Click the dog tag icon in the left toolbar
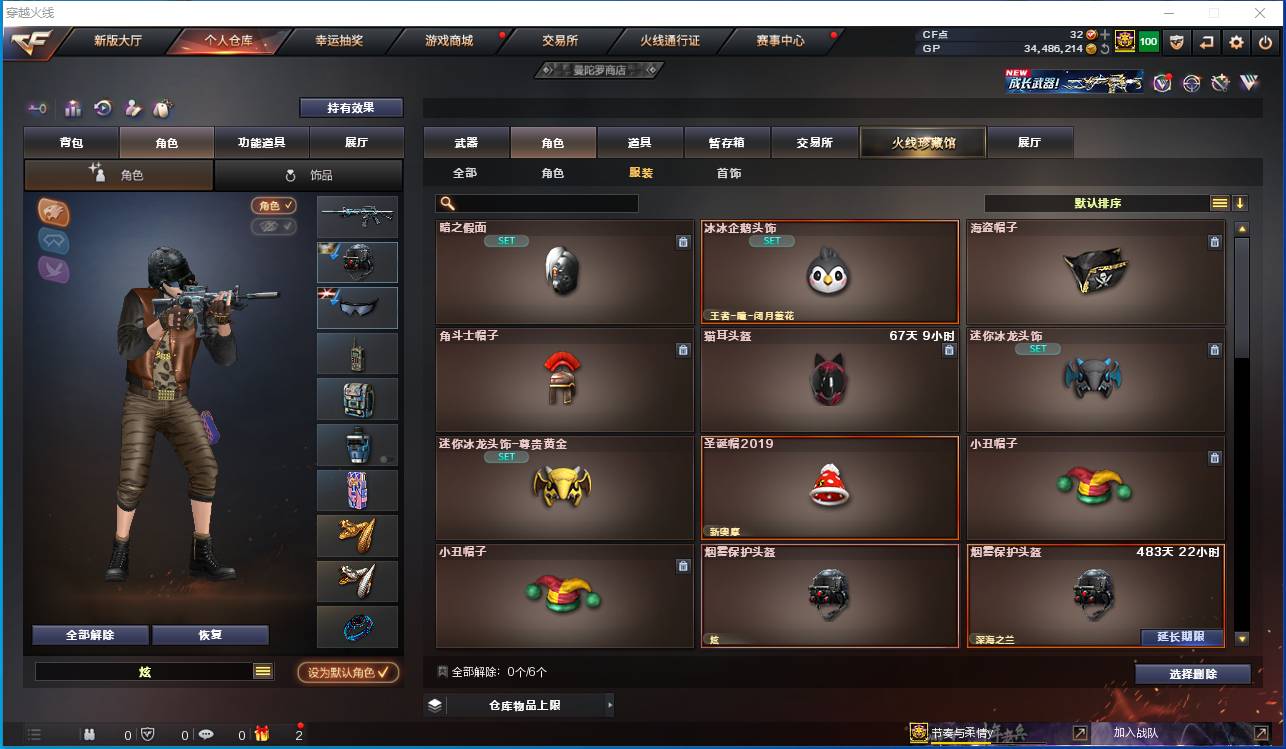 (x=162, y=108)
